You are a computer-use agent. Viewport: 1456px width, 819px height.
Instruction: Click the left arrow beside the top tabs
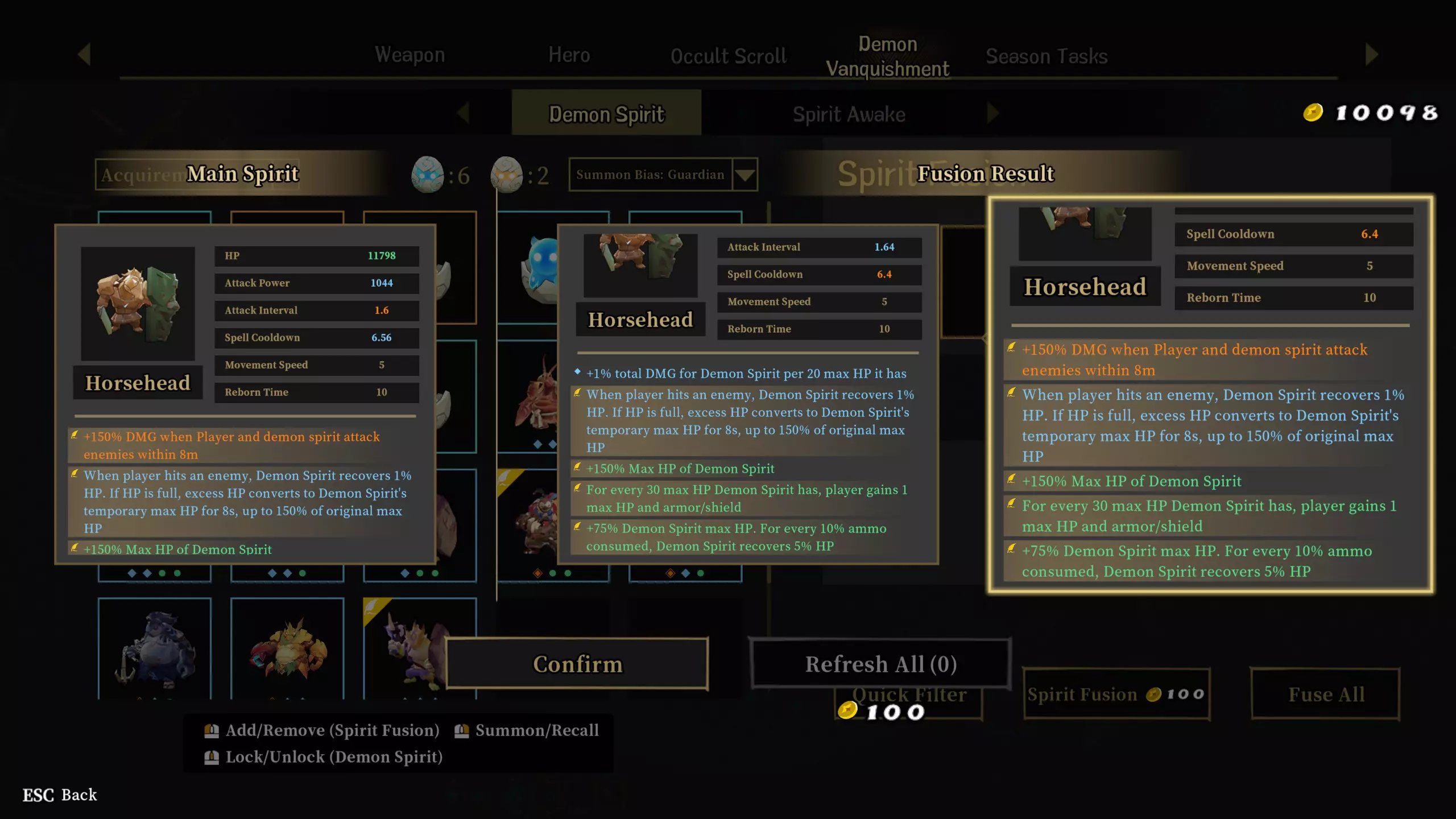click(x=84, y=55)
